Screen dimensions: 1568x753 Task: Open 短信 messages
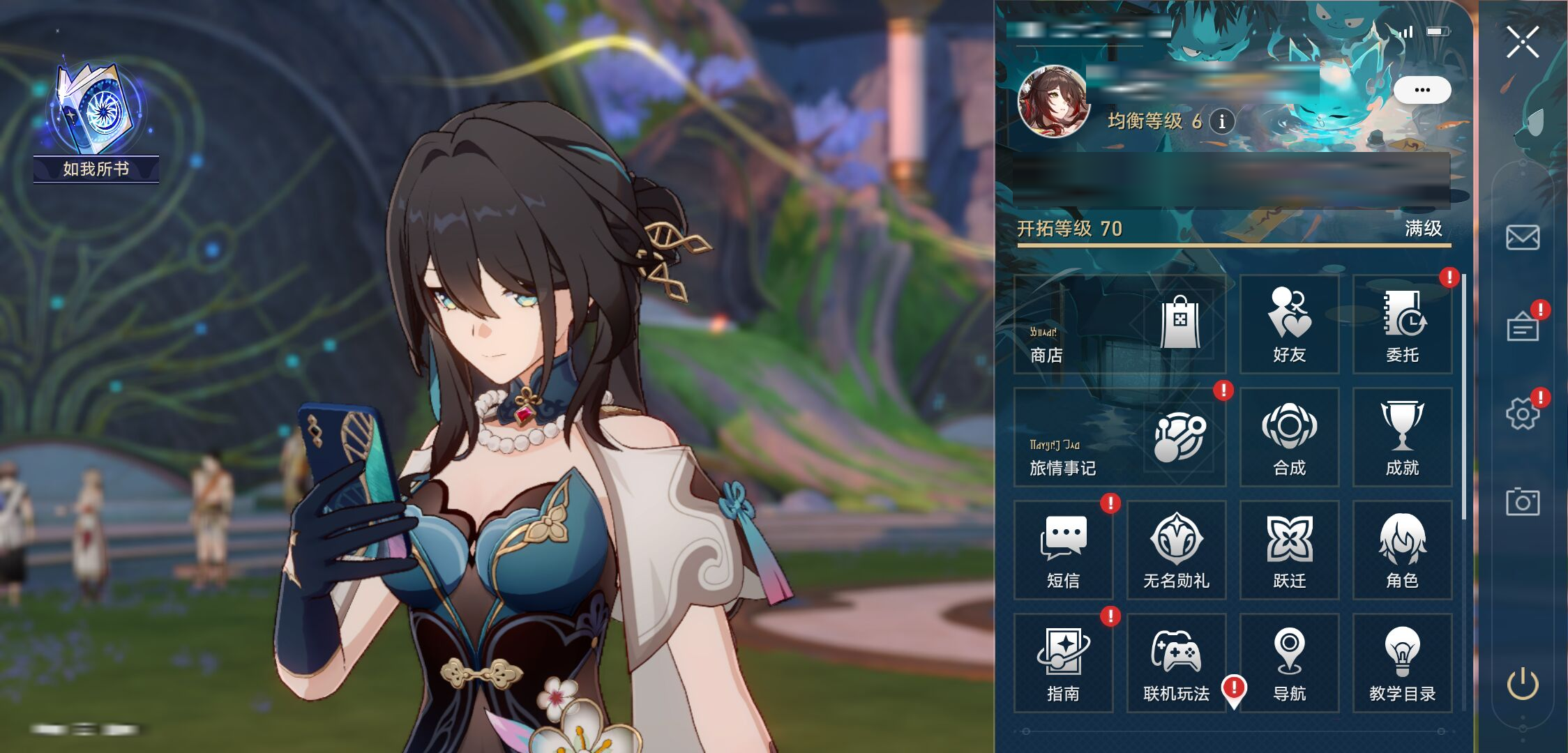pyautogui.click(x=1063, y=550)
